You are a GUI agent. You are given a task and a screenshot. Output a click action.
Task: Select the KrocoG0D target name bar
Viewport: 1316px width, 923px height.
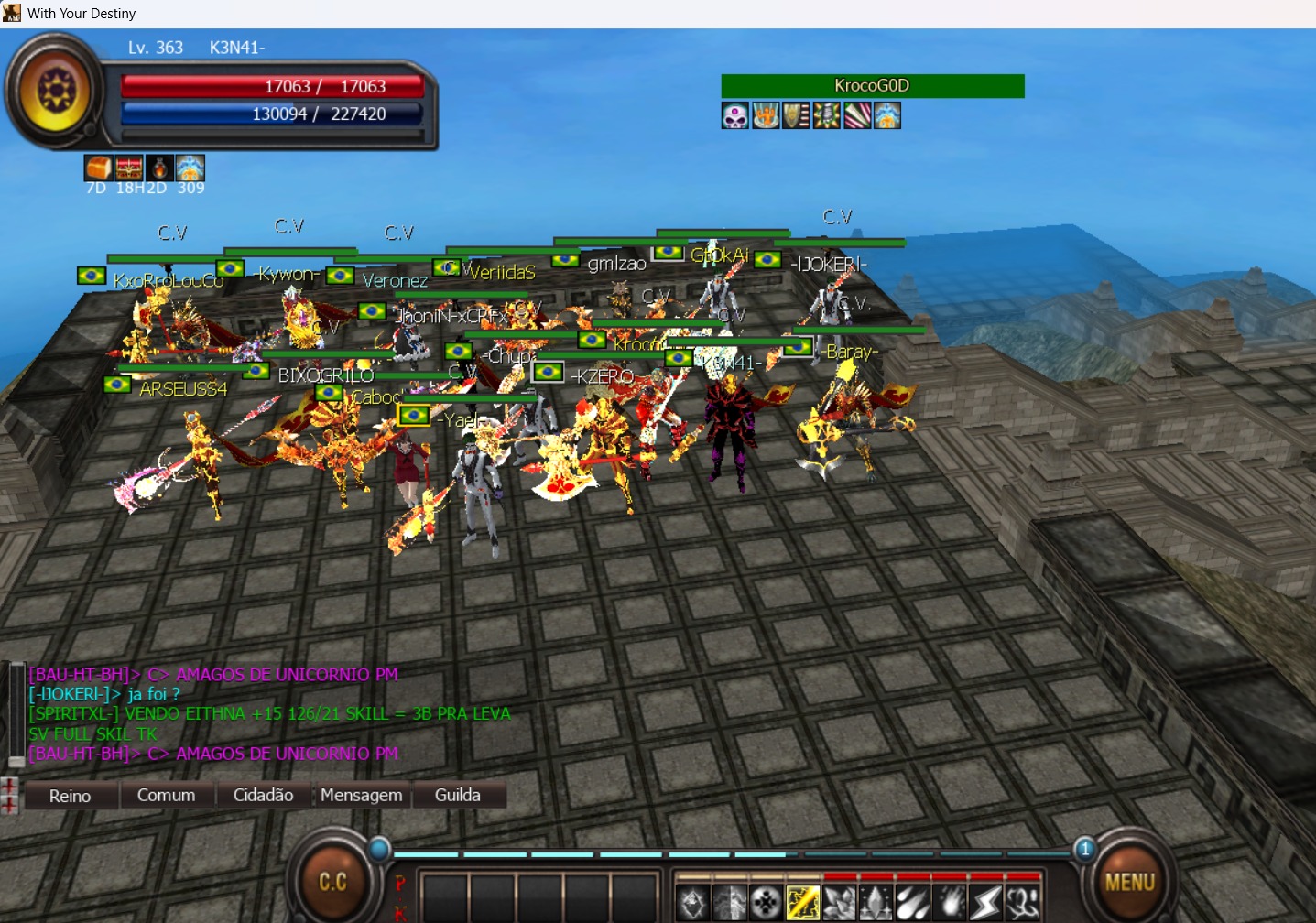872,86
